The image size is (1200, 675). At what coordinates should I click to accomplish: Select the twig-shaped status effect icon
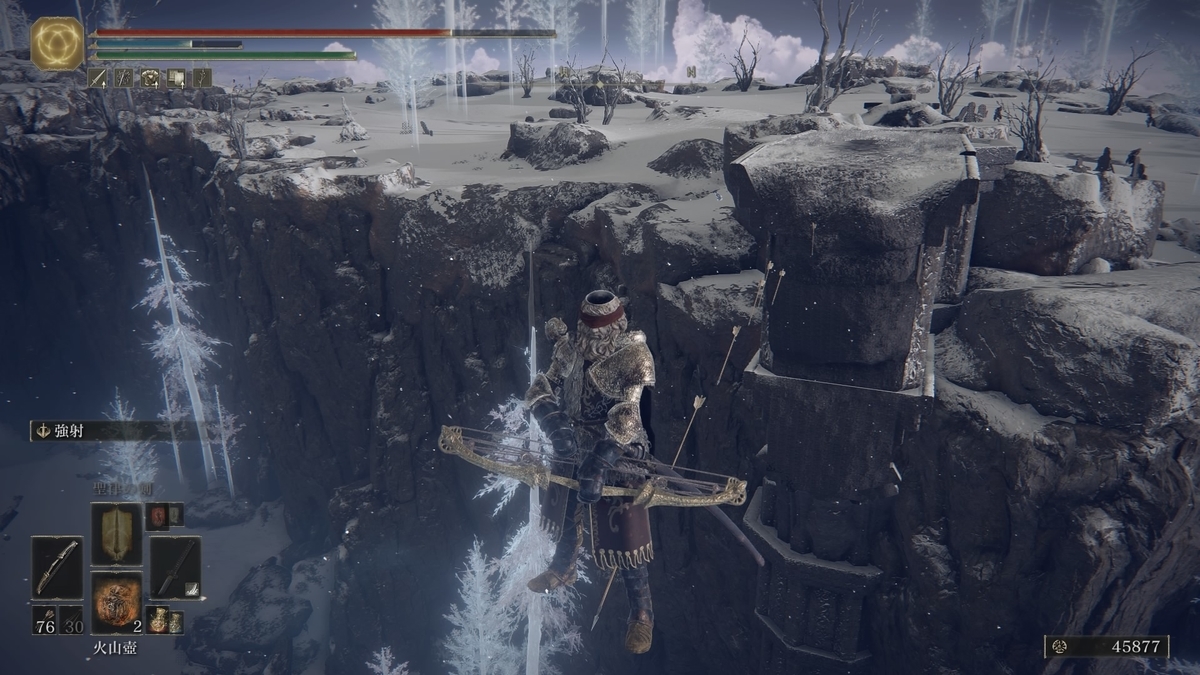coord(201,77)
